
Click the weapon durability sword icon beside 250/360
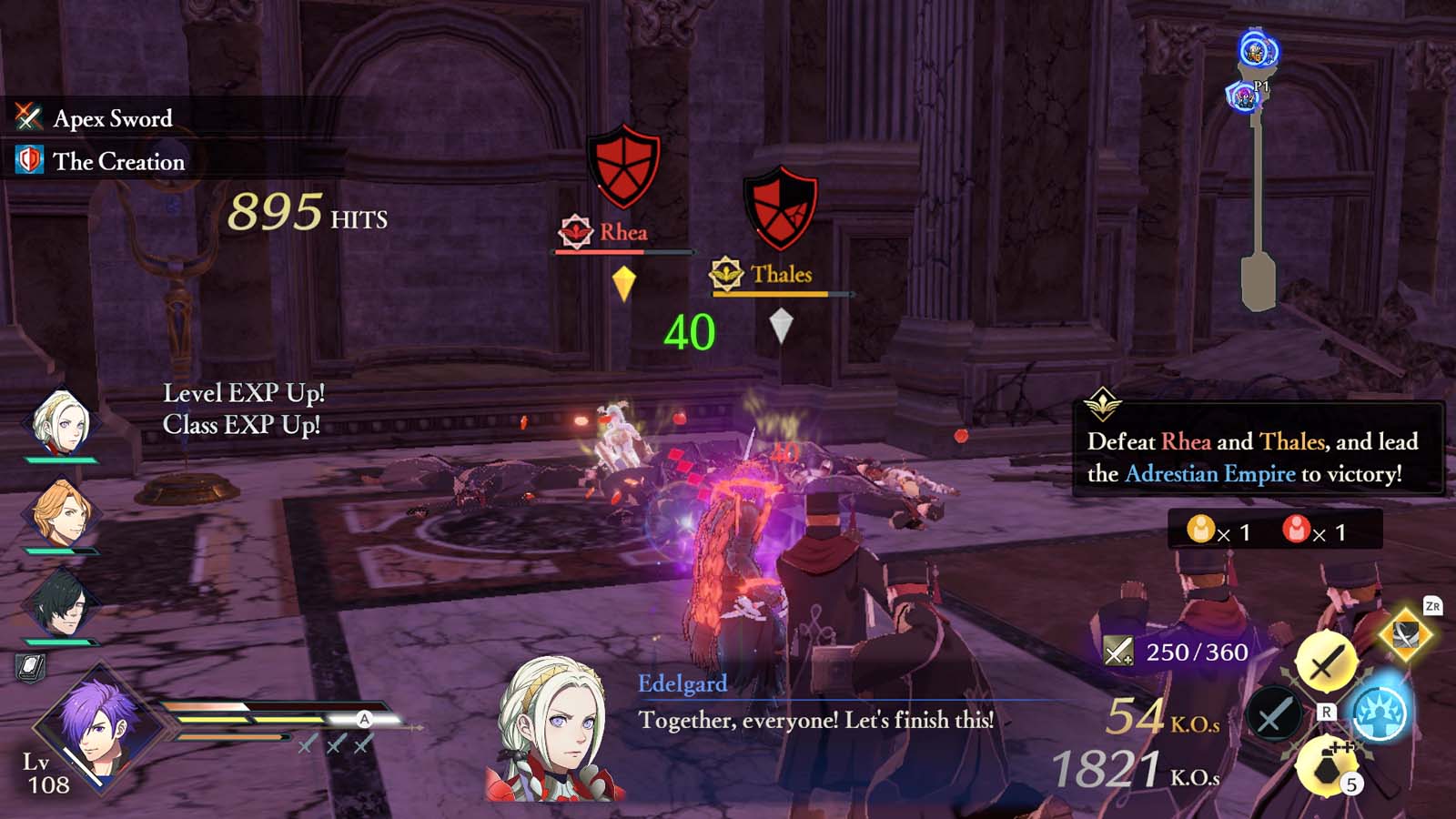point(1118,652)
